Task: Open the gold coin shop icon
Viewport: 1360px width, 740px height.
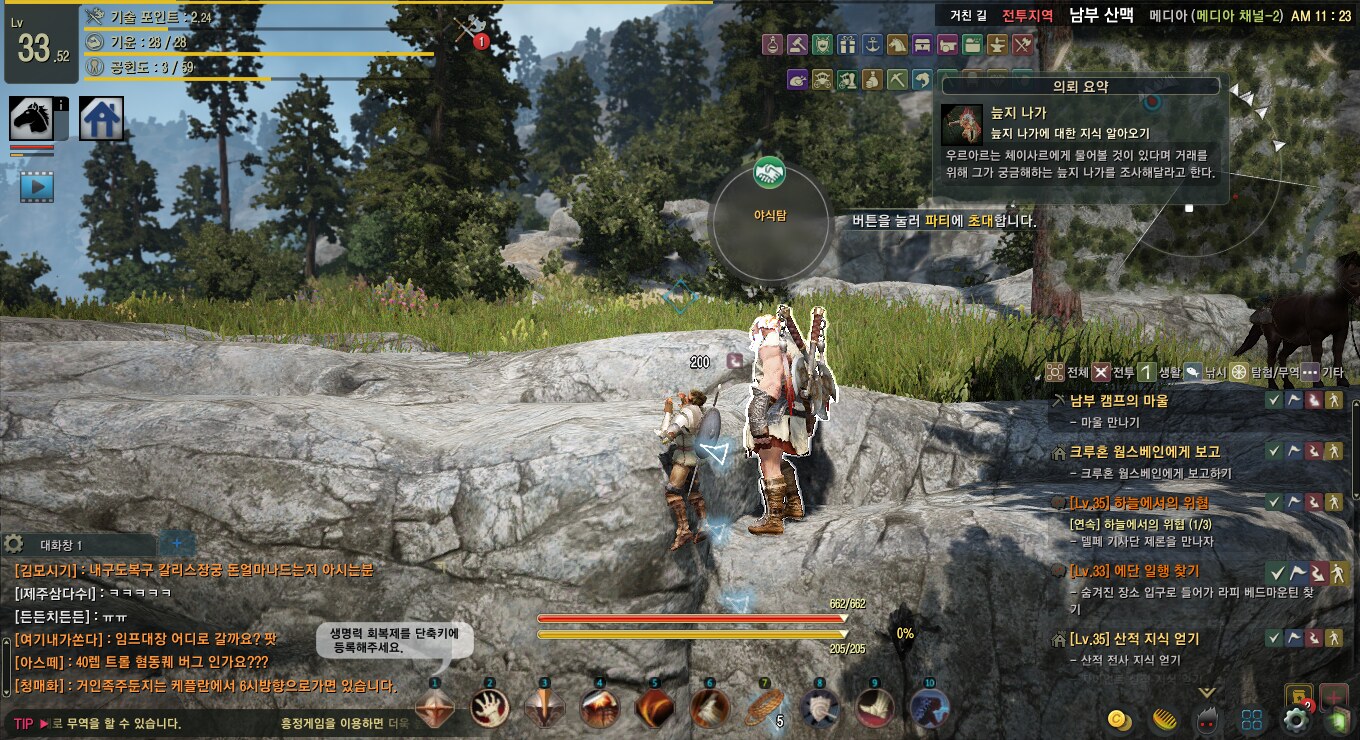Action: coord(1120,720)
